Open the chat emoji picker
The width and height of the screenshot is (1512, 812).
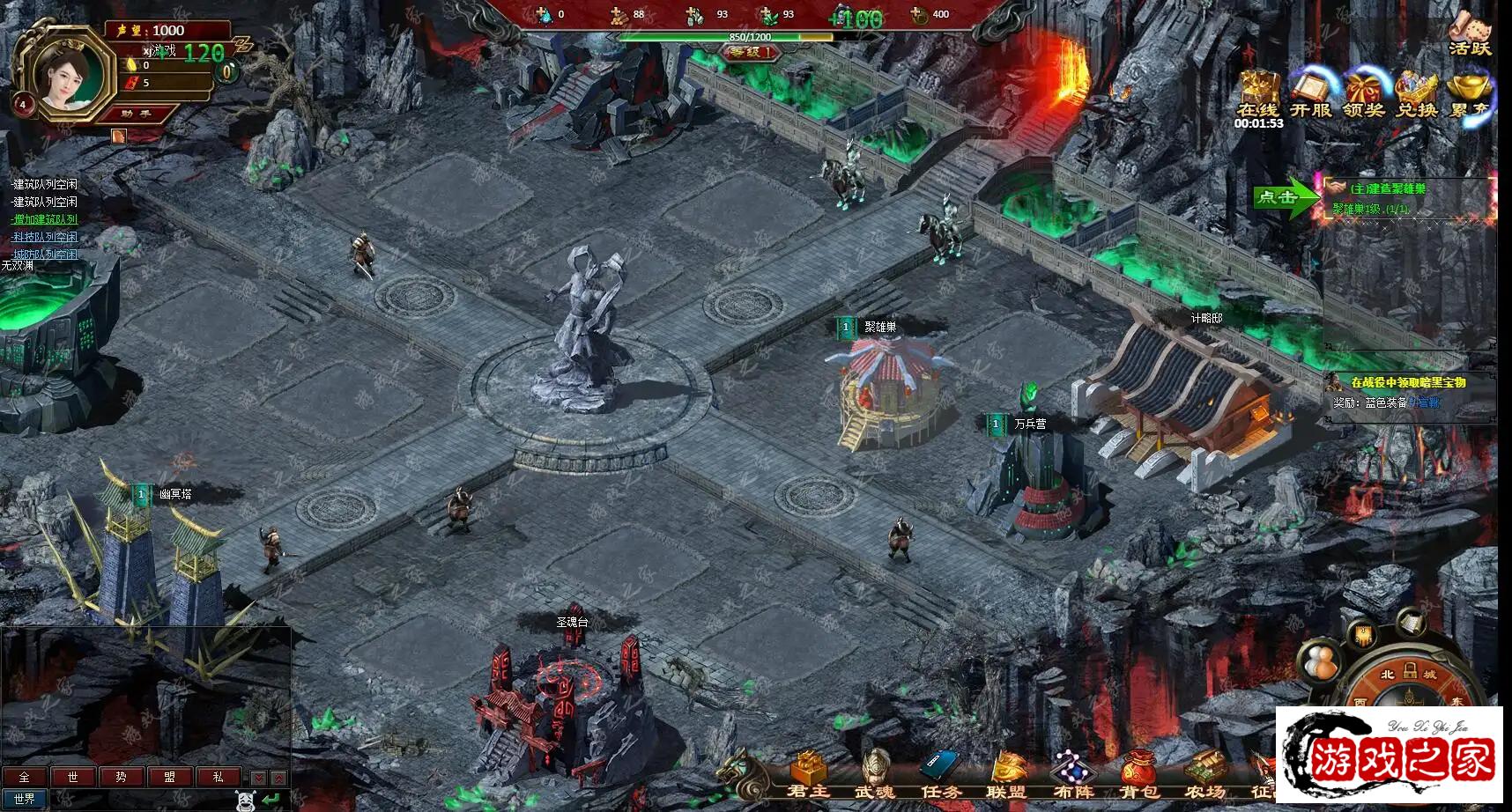click(x=246, y=800)
